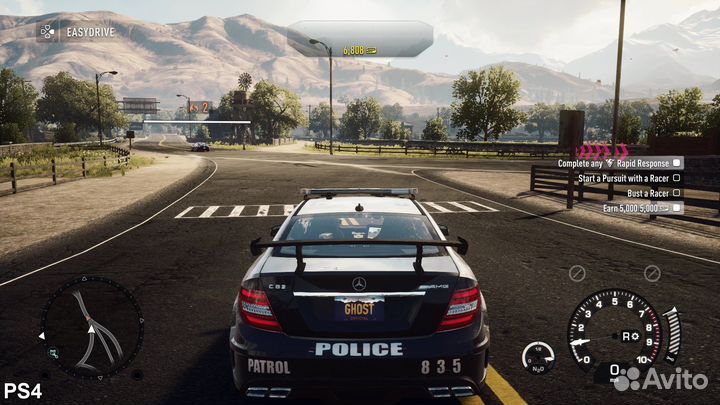Click the N2O nitrous gauge
The height and width of the screenshot is (405, 720).
[538, 358]
